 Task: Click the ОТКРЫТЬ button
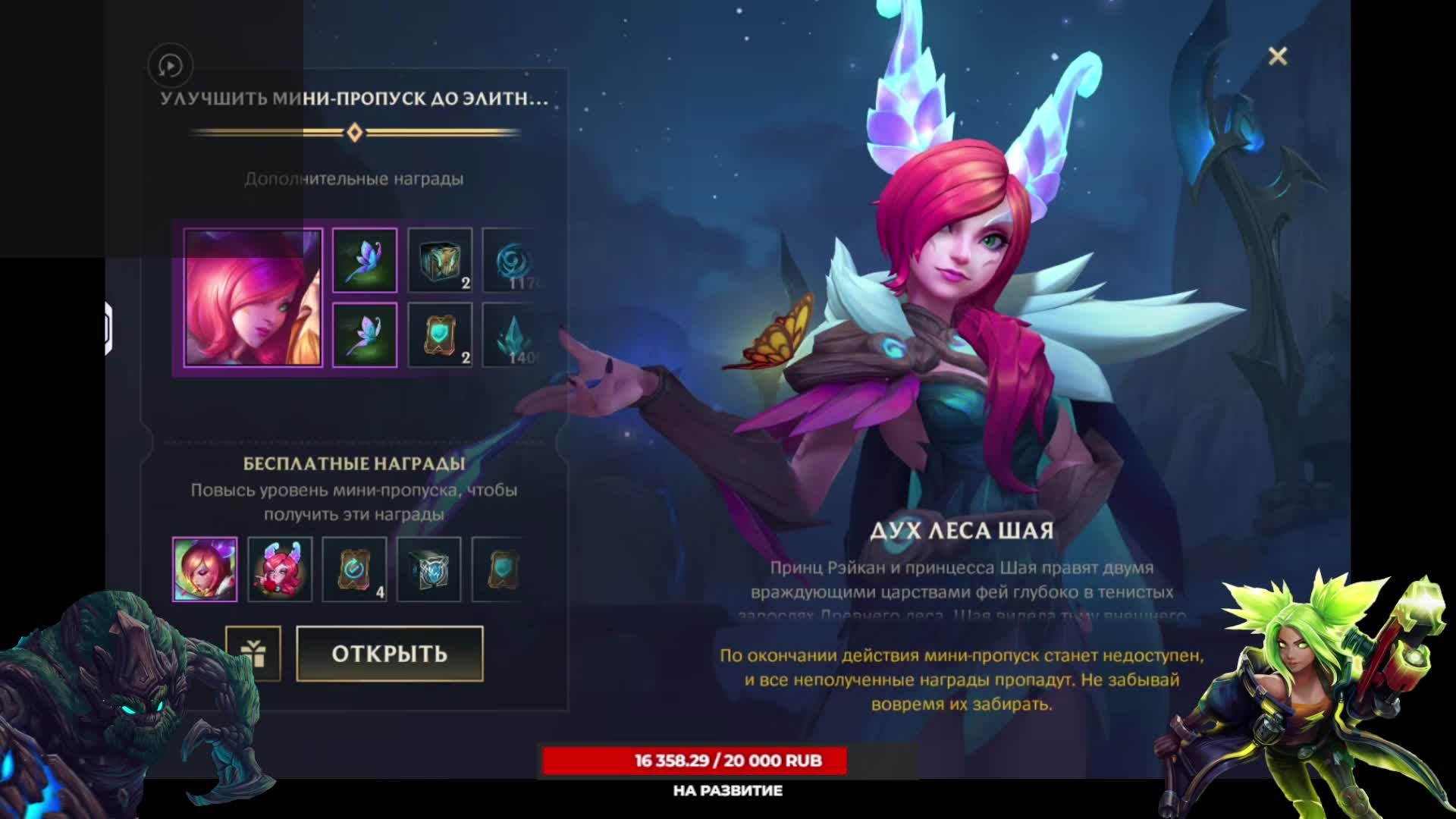coord(389,654)
